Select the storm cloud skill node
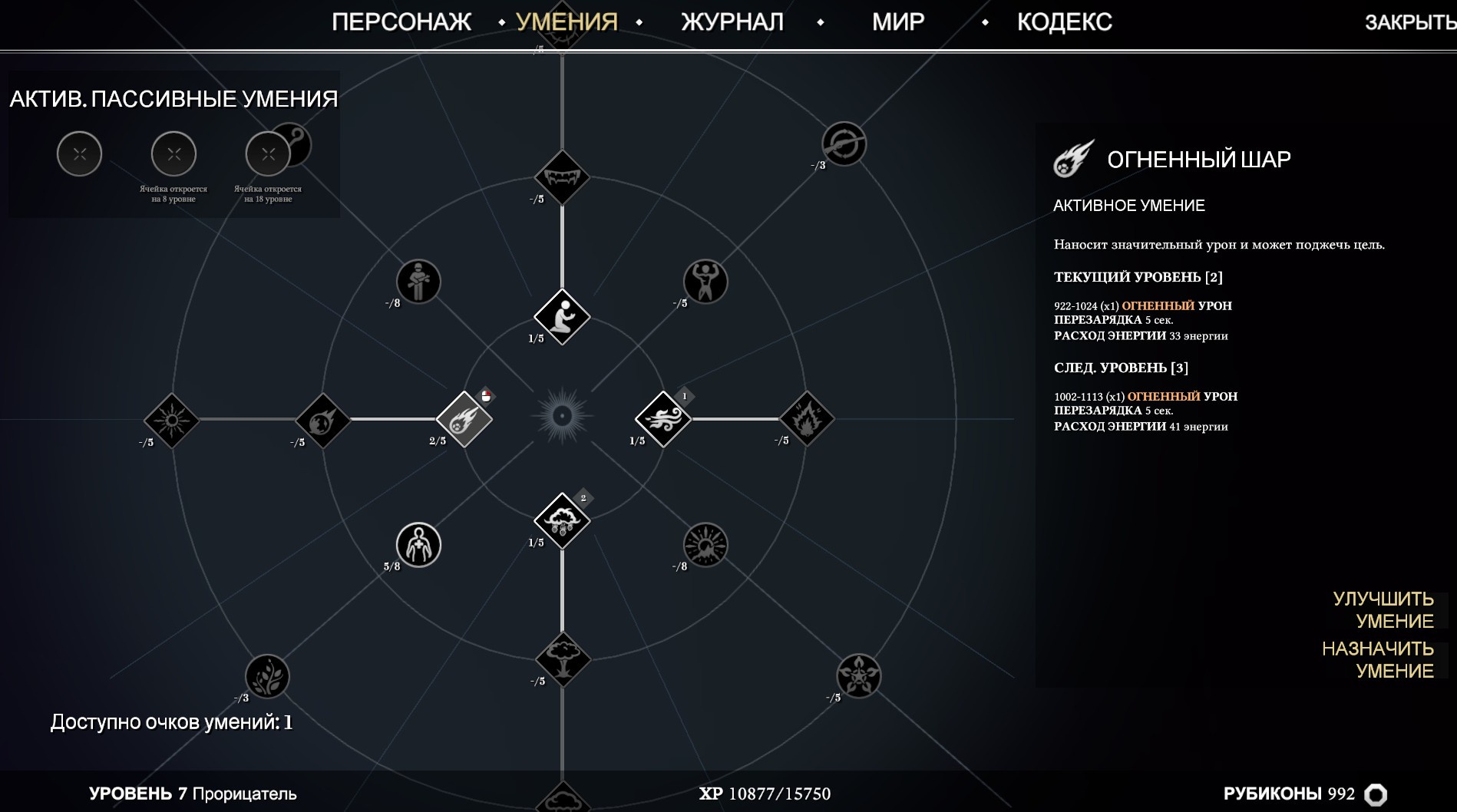 (x=562, y=521)
